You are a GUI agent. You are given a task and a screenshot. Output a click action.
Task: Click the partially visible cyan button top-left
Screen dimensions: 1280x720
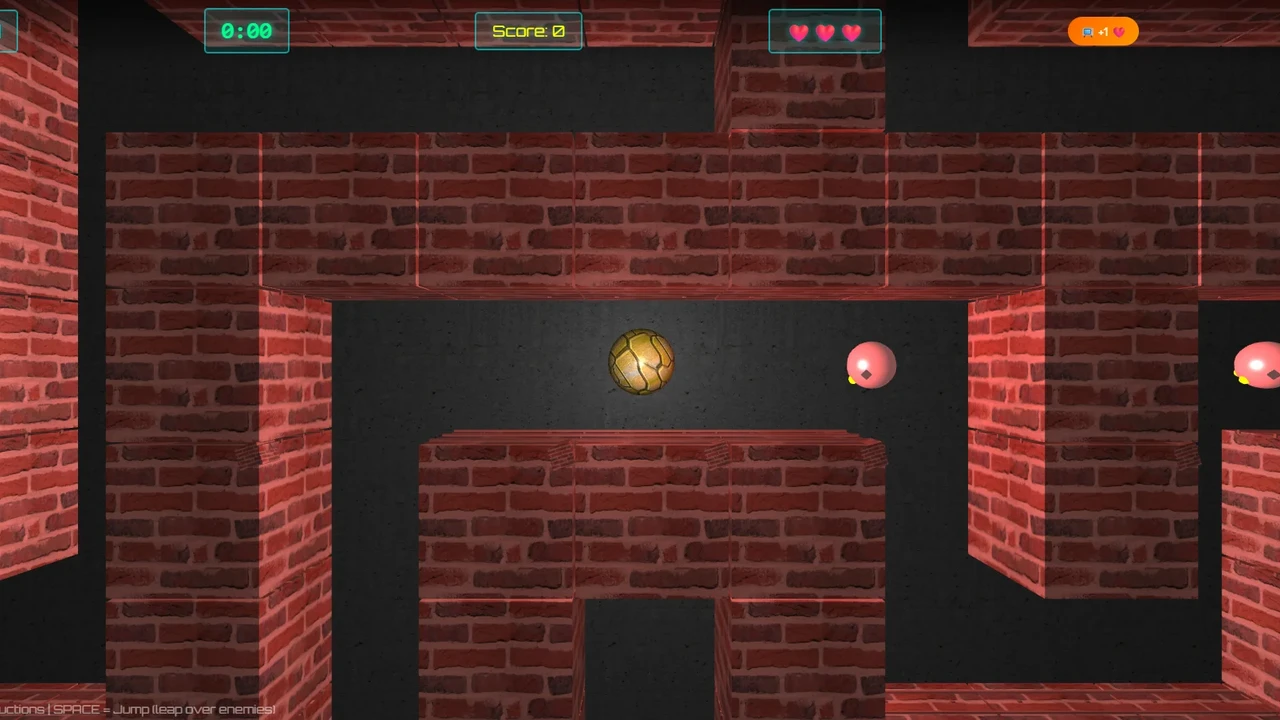coord(8,30)
